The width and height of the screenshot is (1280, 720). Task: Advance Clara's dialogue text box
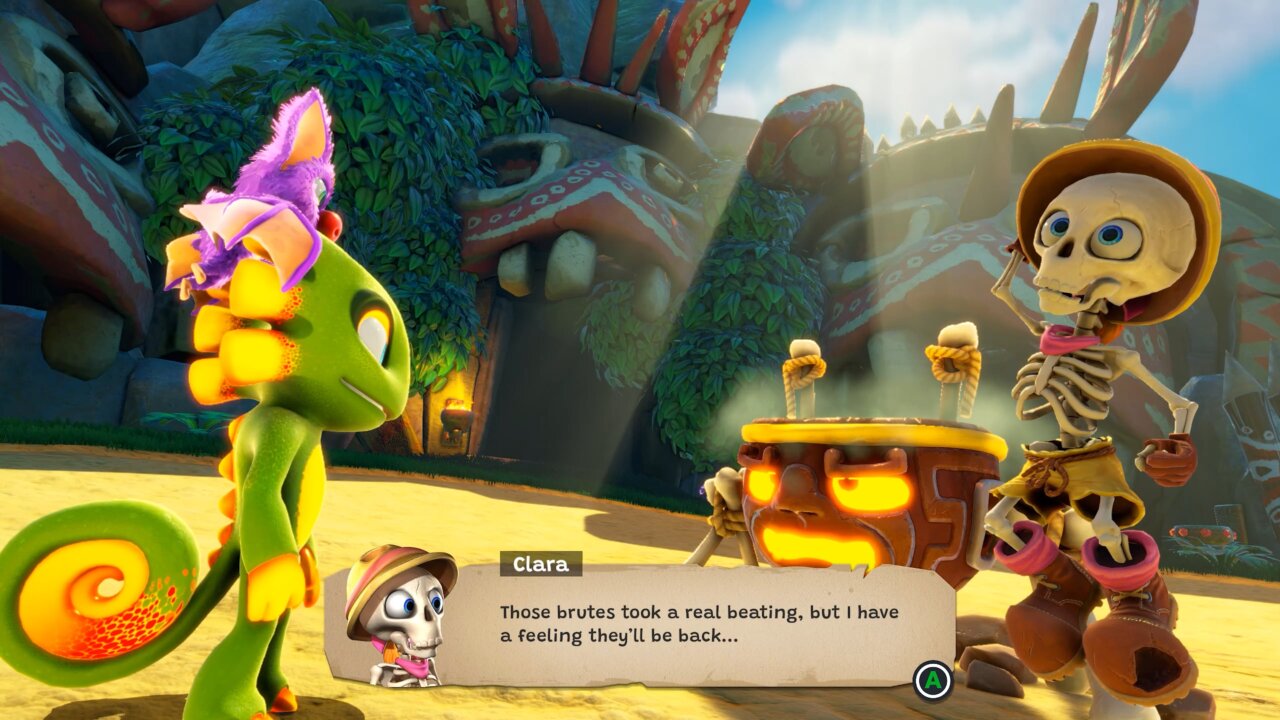(933, 681)
